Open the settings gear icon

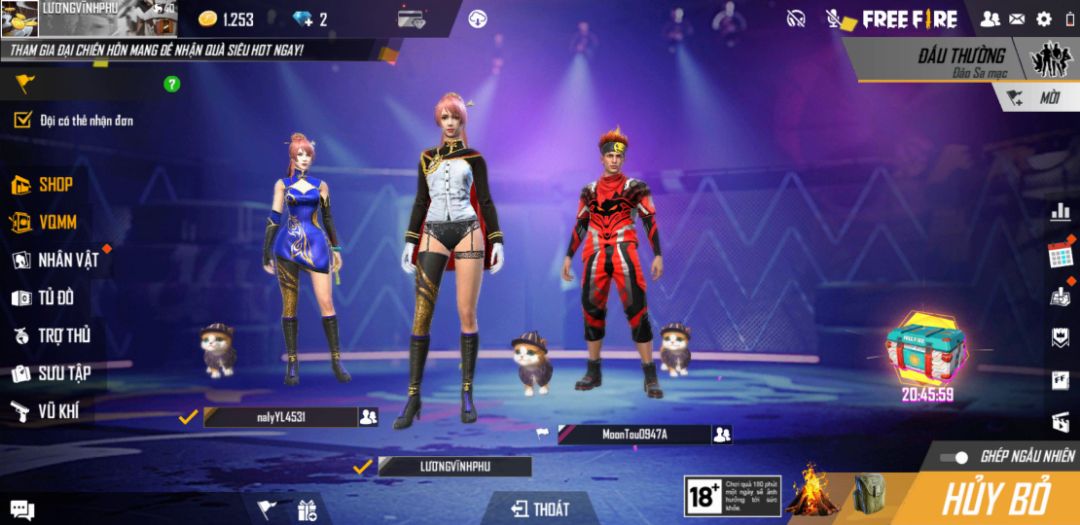pyautogui.click(x=1044, y=18)
